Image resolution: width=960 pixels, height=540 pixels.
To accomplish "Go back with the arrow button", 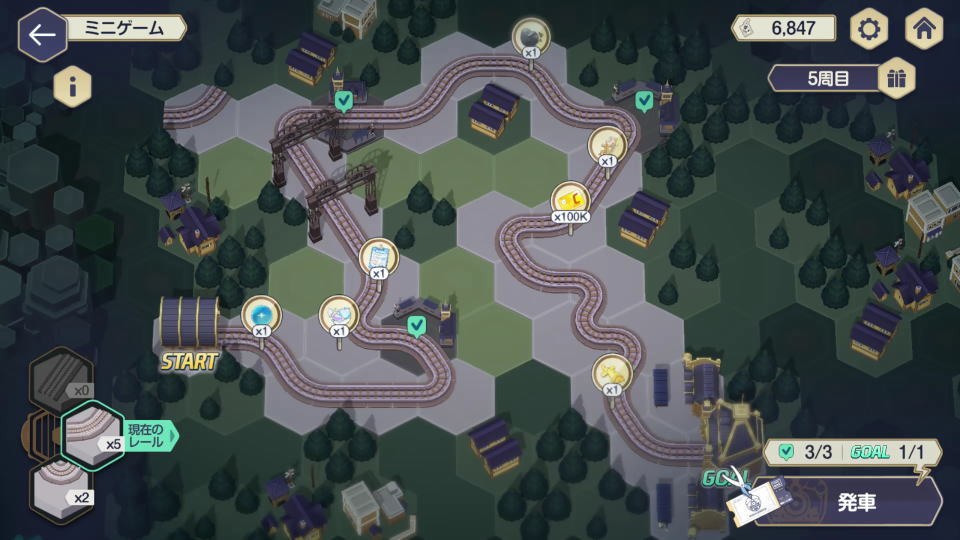I will tap(42, 35).
